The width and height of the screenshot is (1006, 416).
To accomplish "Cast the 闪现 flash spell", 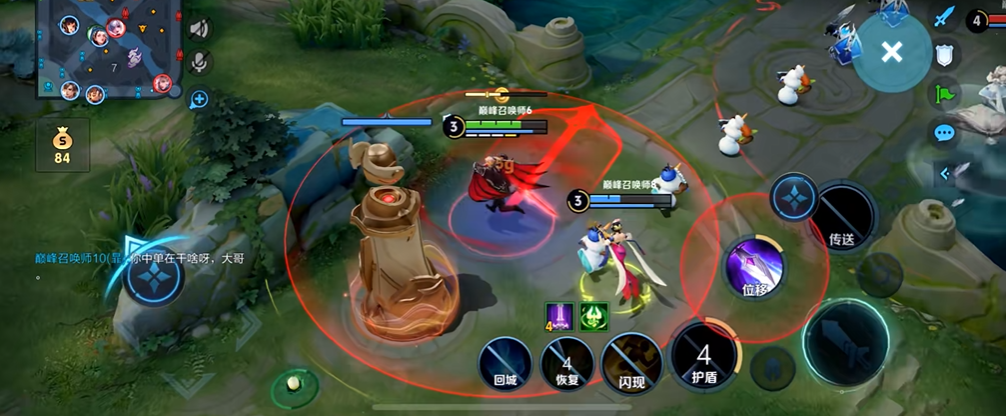I will coord(631,362).
